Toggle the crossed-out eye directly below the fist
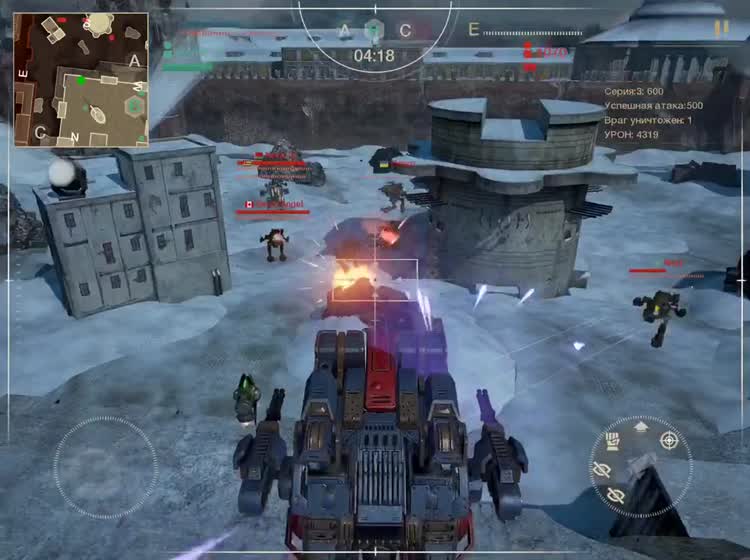 point(601,469)
